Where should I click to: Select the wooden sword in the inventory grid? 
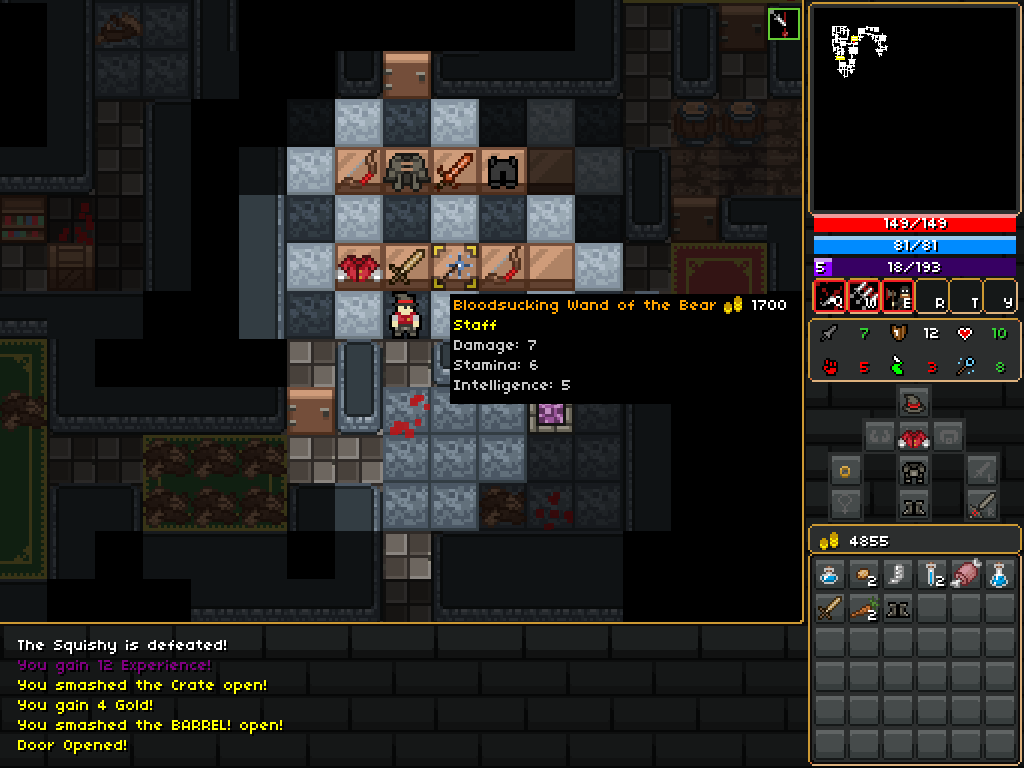(829, 609)
